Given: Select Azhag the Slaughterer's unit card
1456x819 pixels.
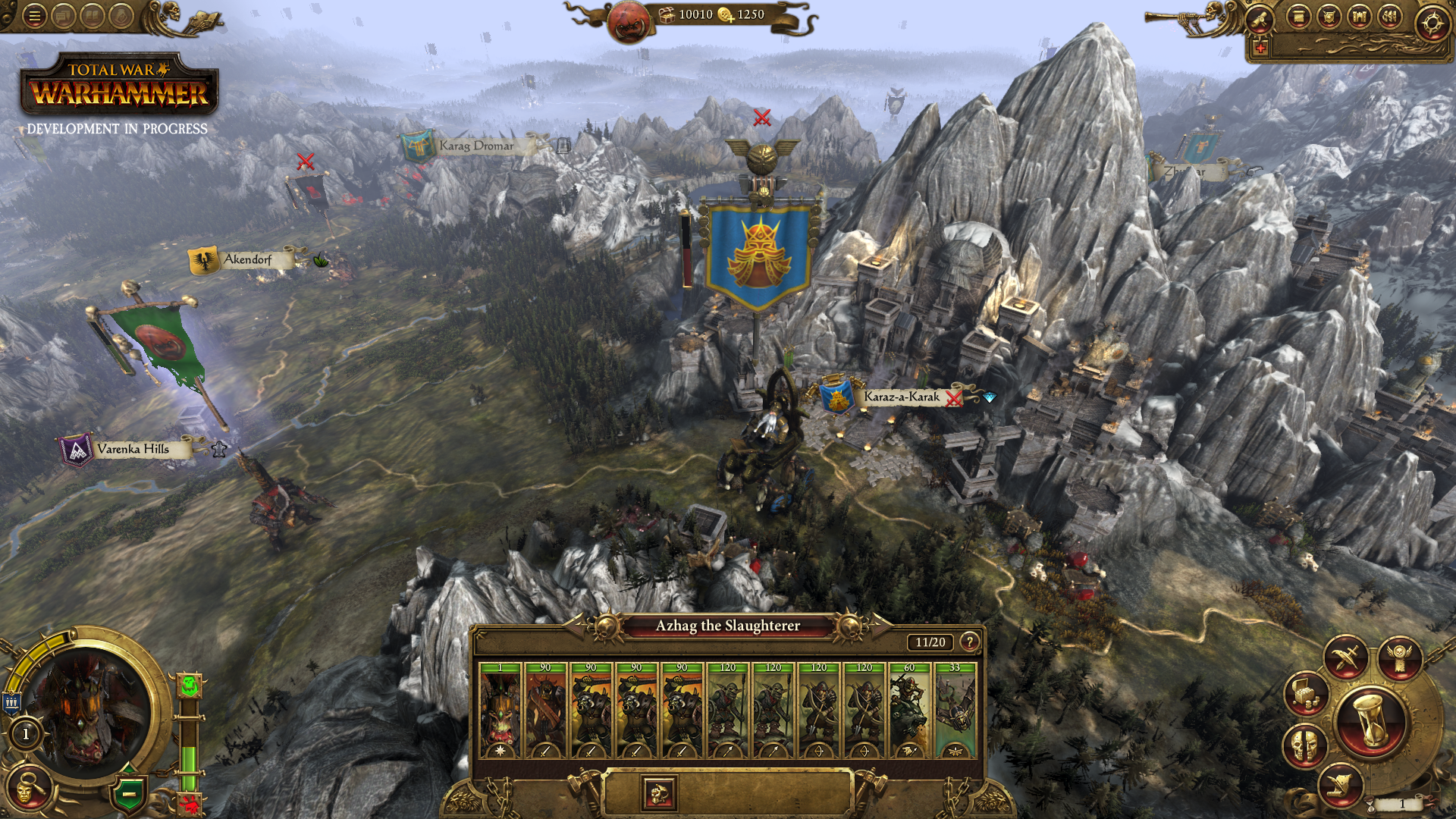Looking at the screenshot, I should (x=500, y=711).
